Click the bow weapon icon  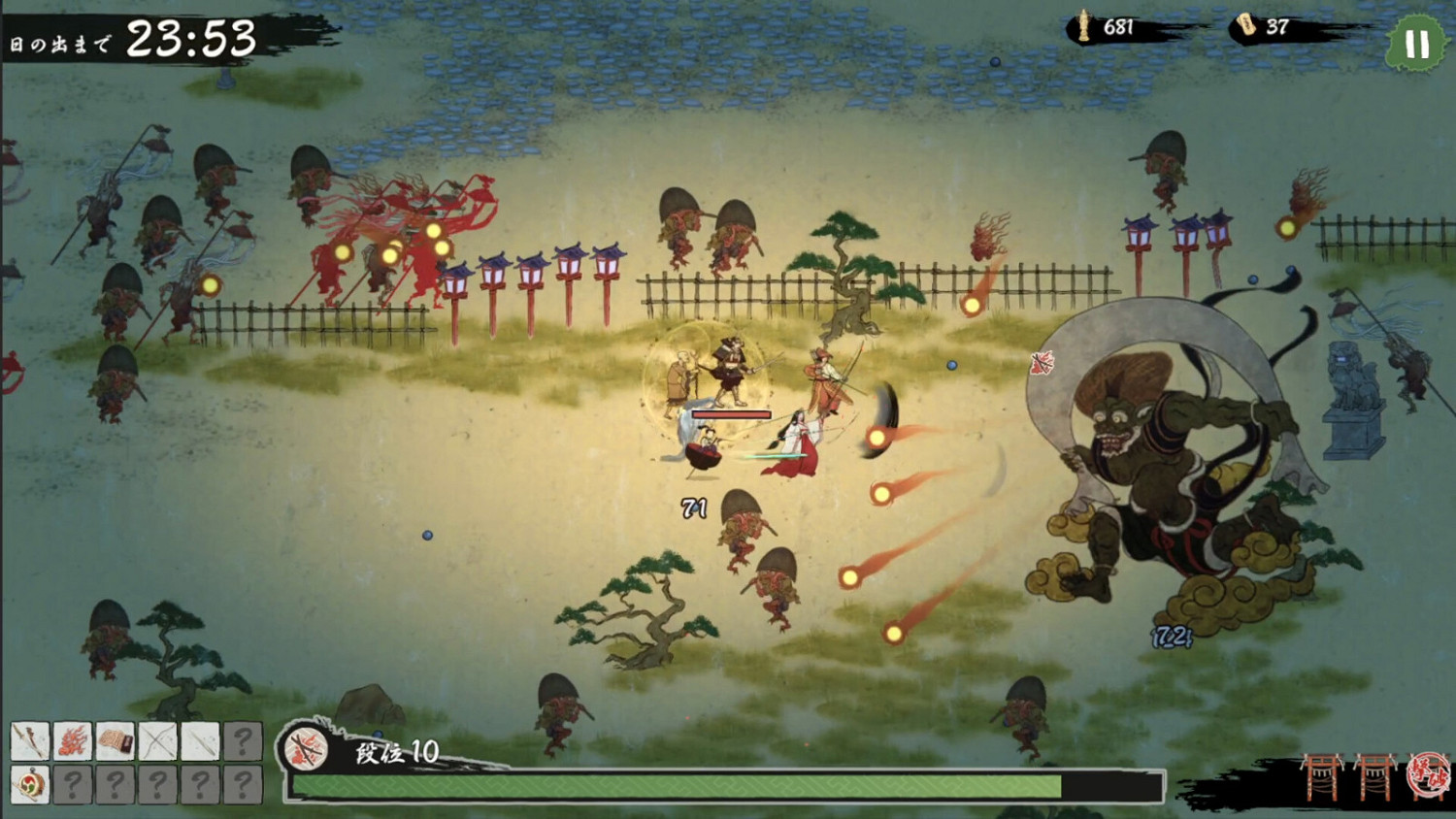click(157, 740)
